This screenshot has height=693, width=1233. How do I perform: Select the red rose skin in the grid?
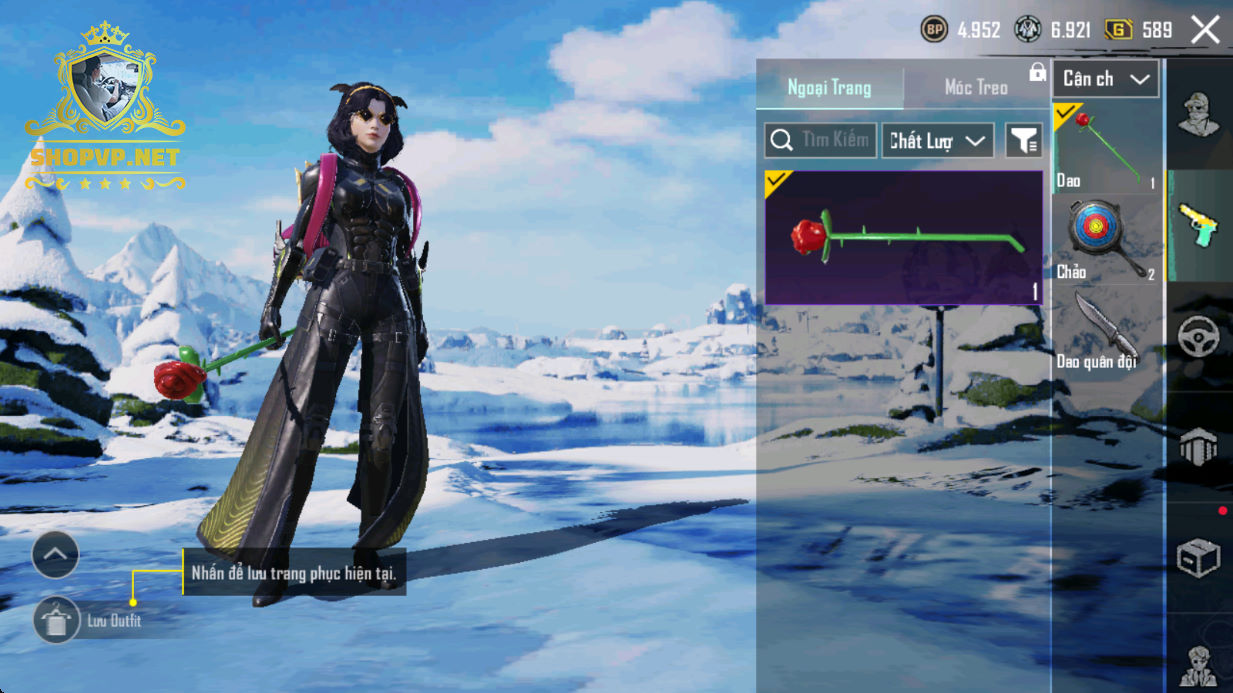point(904,237)
